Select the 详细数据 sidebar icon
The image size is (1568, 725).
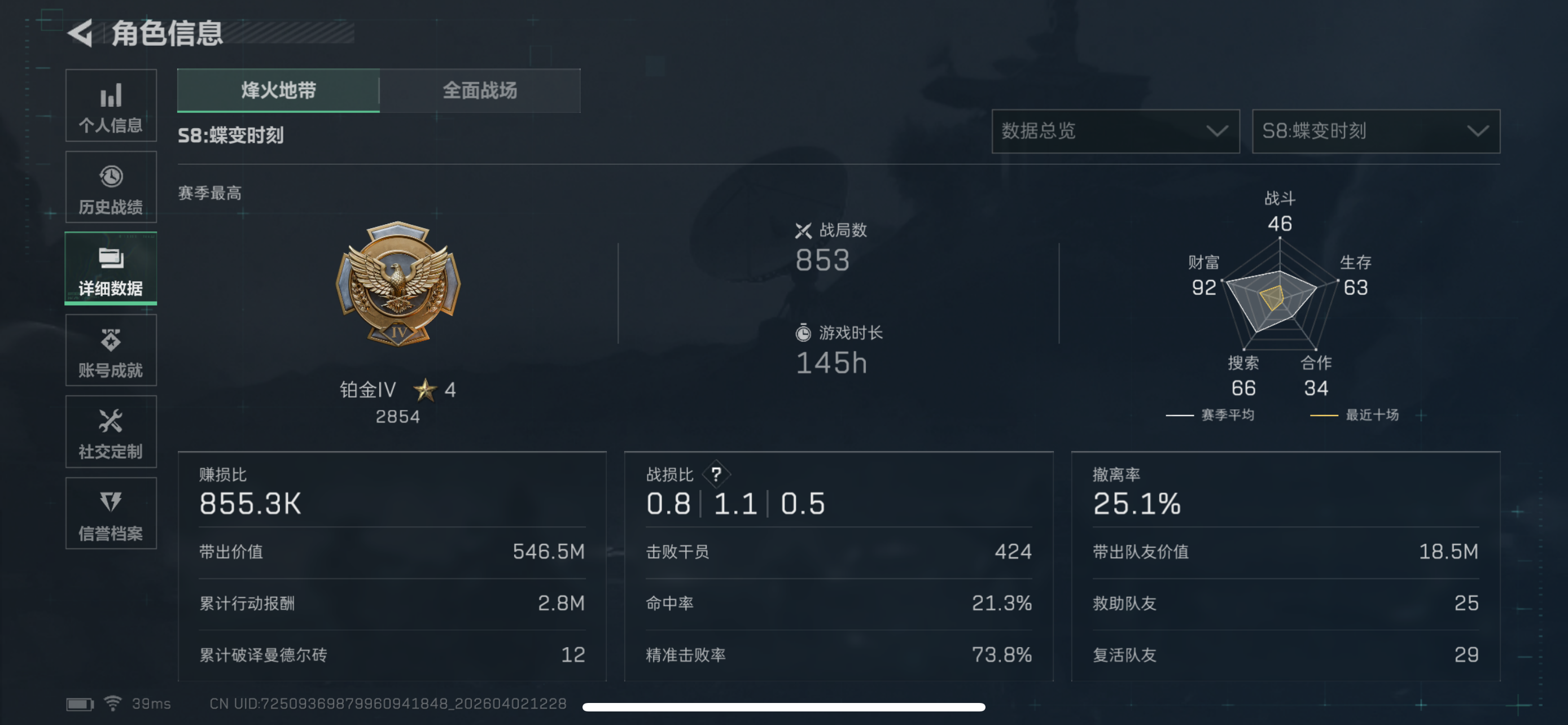tap(110, 268)
